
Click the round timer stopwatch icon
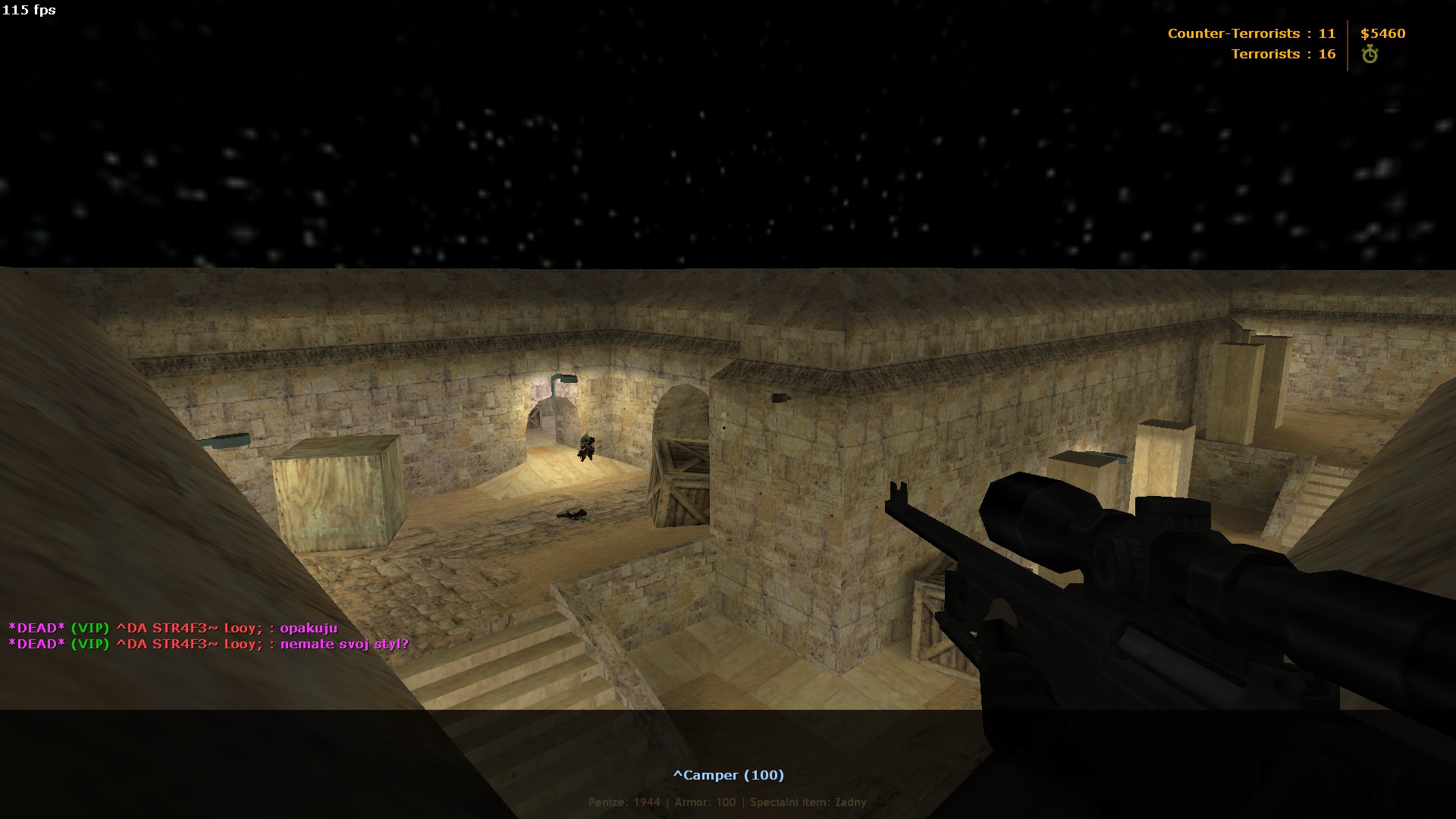tap(1370, 55)
